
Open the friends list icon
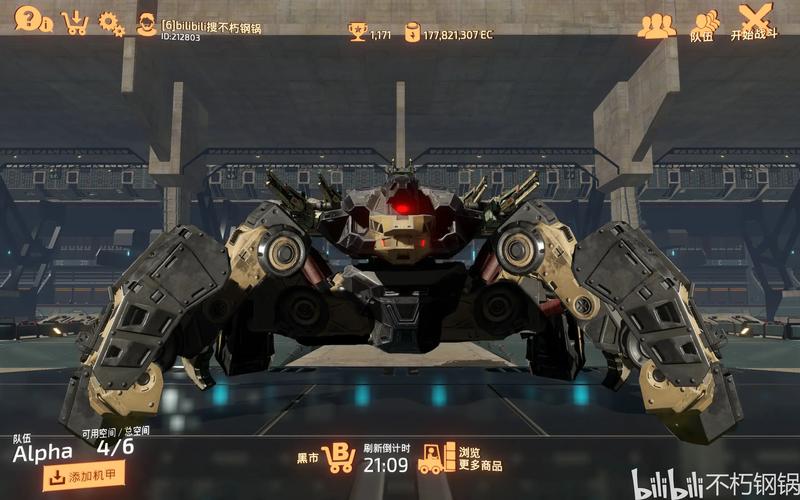pos(656,26)
